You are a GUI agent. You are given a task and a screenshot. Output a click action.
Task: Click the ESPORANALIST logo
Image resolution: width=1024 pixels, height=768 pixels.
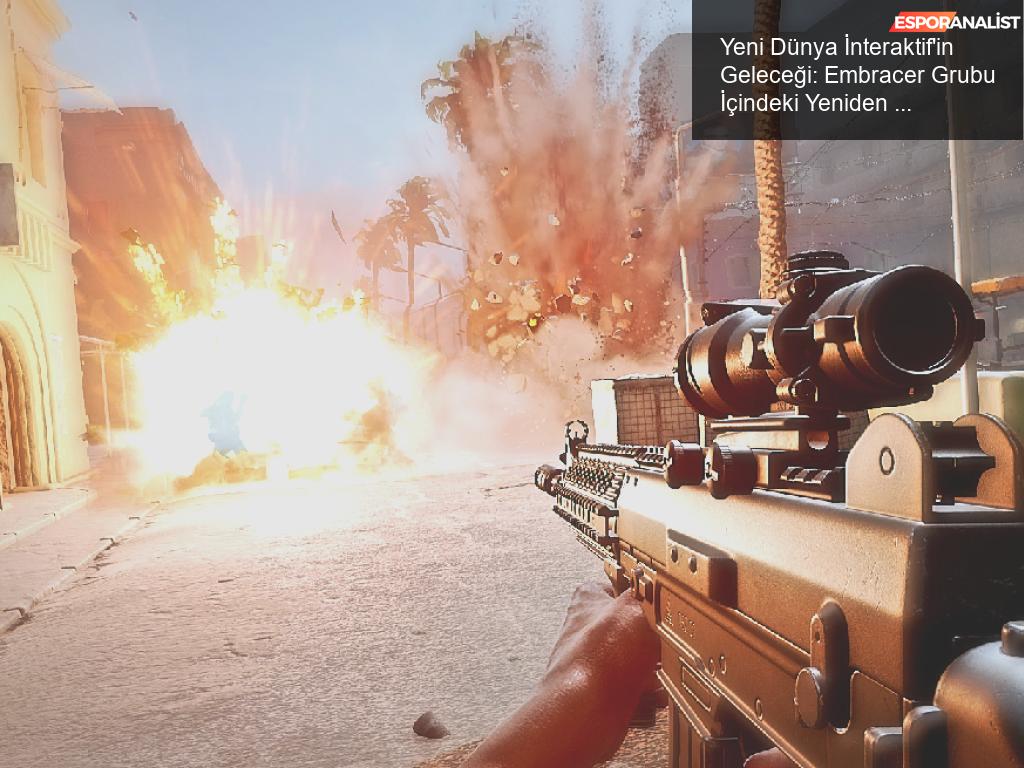tap(954, 22)
